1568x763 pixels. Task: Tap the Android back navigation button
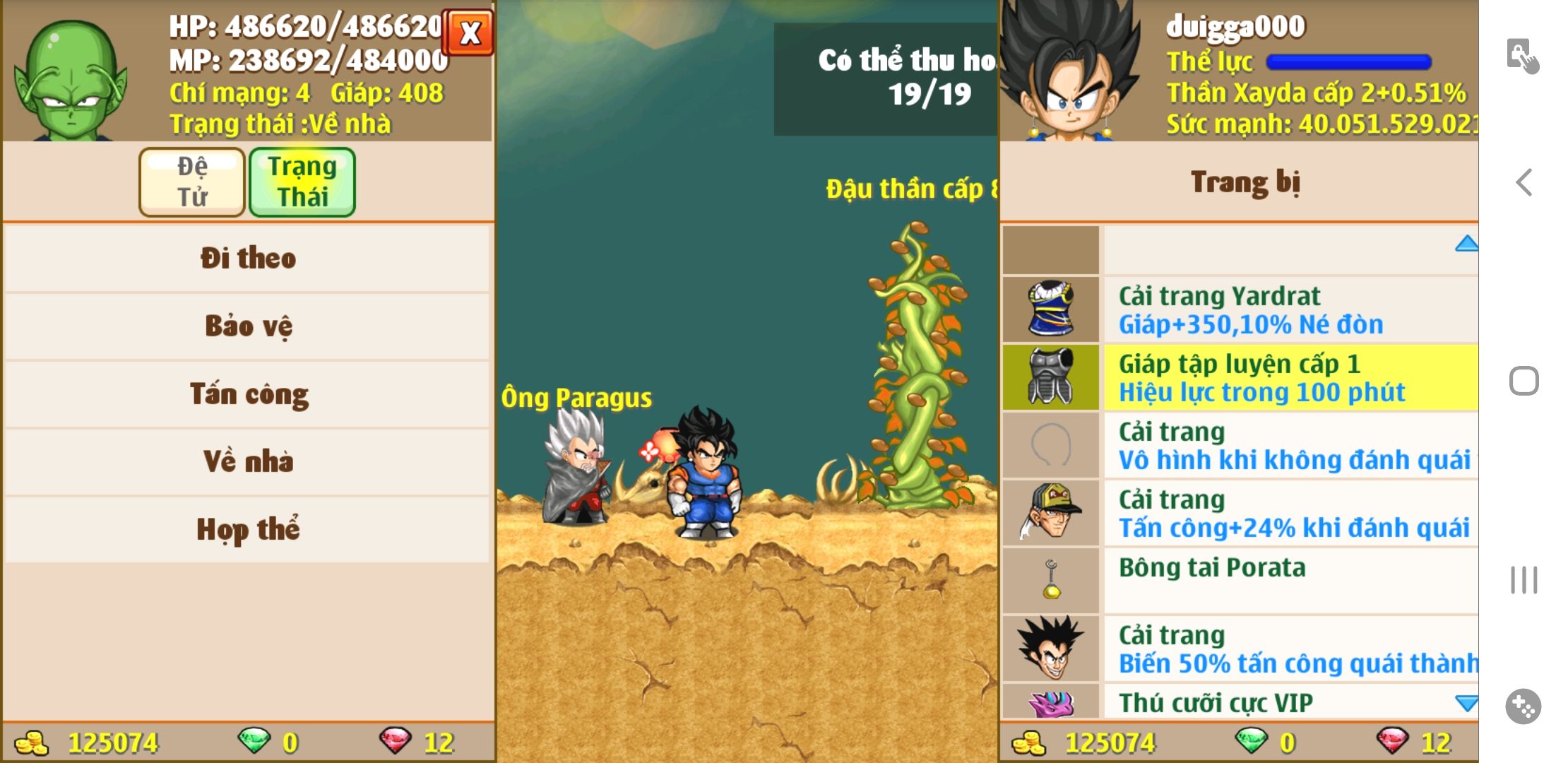(x=1524, y=182)
